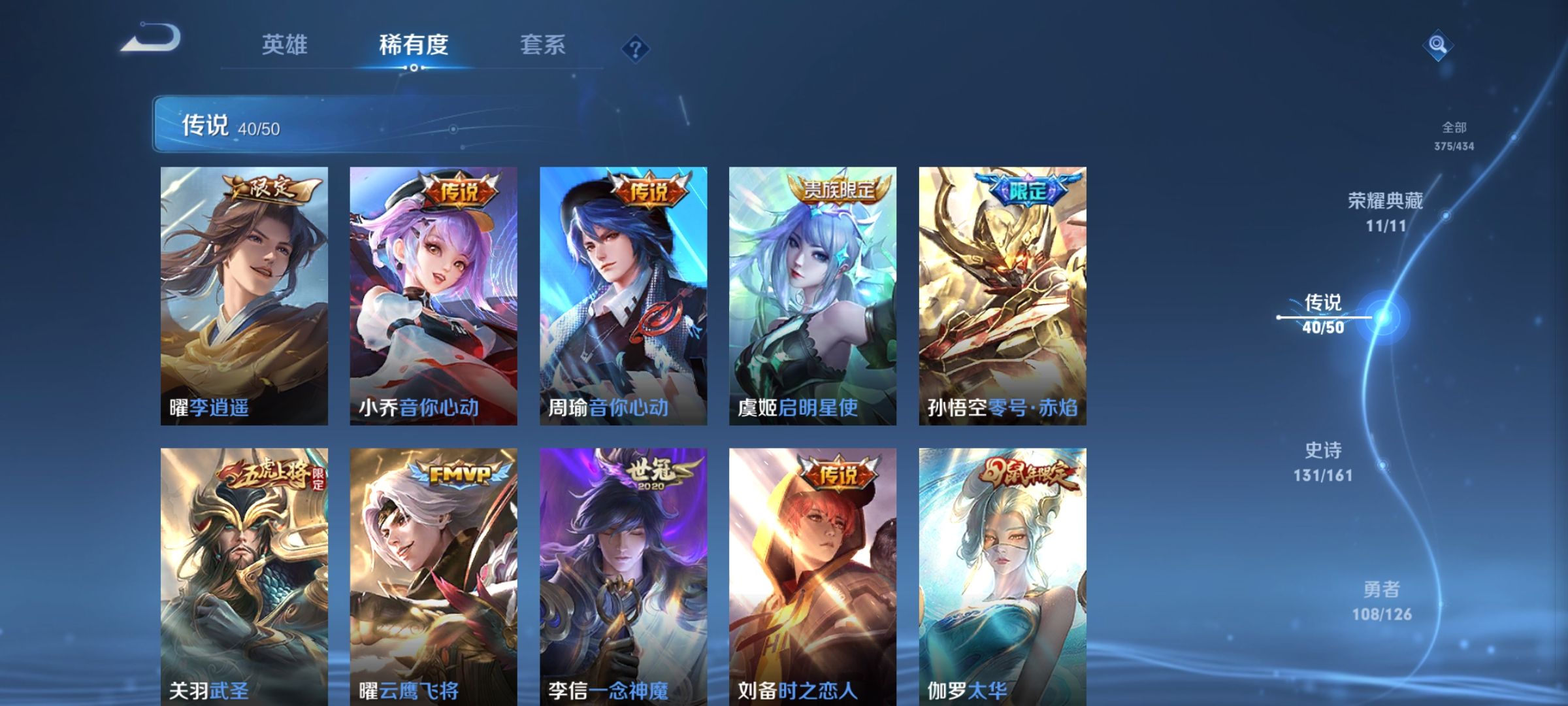Viewport: 1568px width, 706px height.
Task: Switch to the 套系 tab
Action: 544,44
